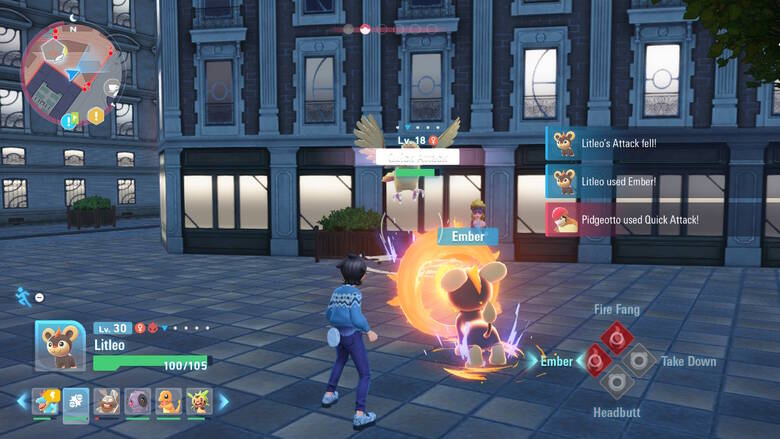Pick the Totodile party slot
780x439 pixels.
tap(45, 402)
